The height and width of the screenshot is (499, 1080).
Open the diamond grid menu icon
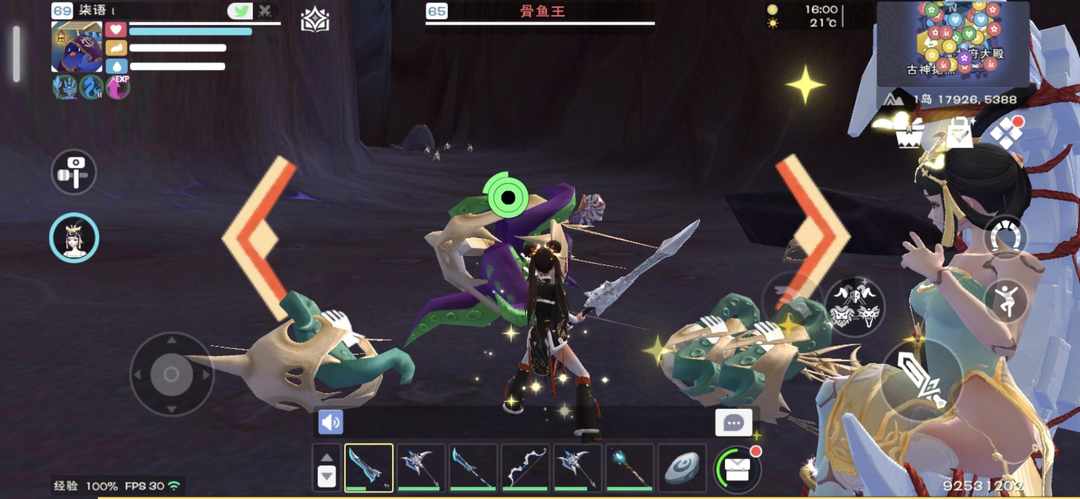1006,132
